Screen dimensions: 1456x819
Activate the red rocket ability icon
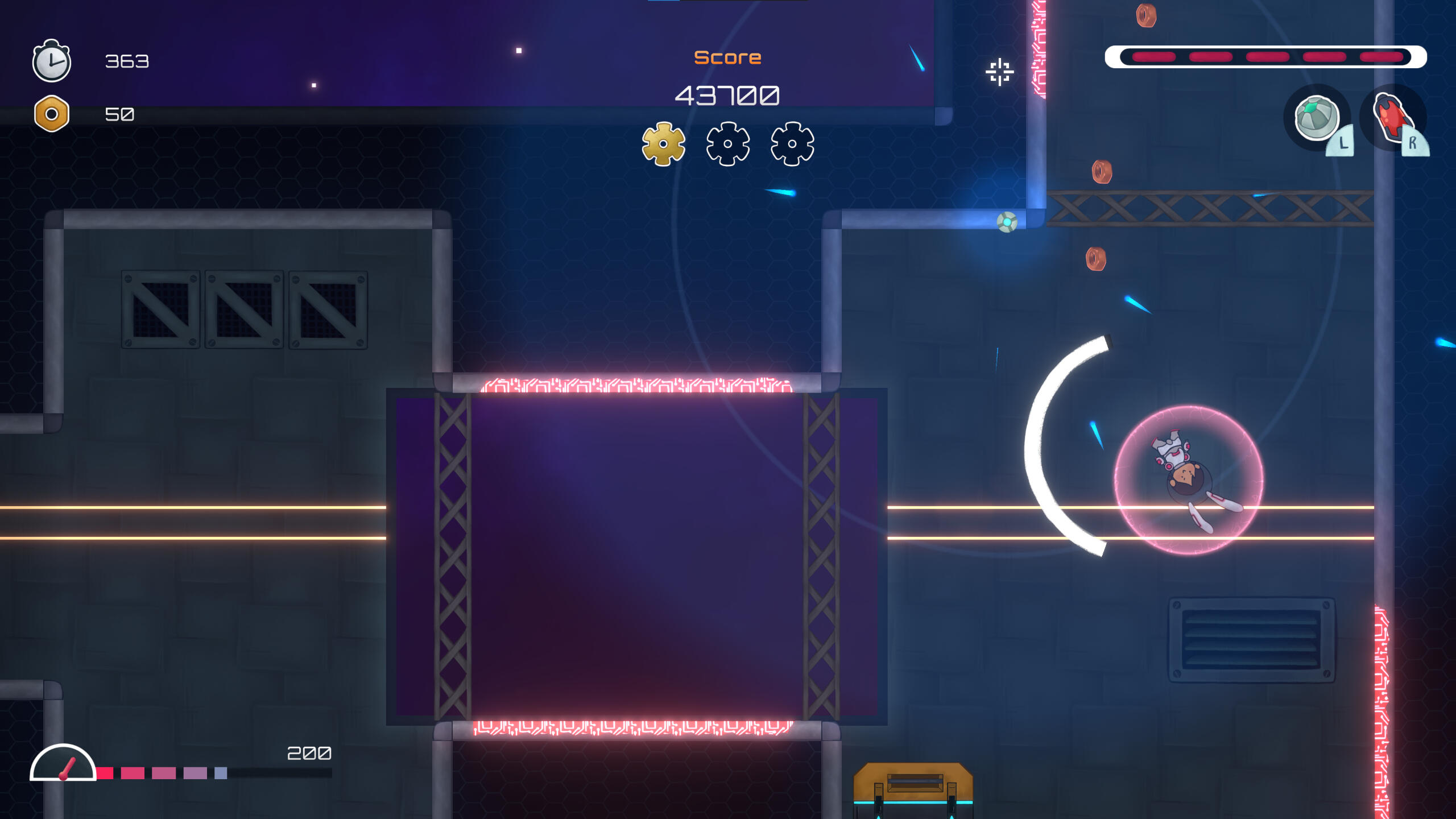(1392, 118)
